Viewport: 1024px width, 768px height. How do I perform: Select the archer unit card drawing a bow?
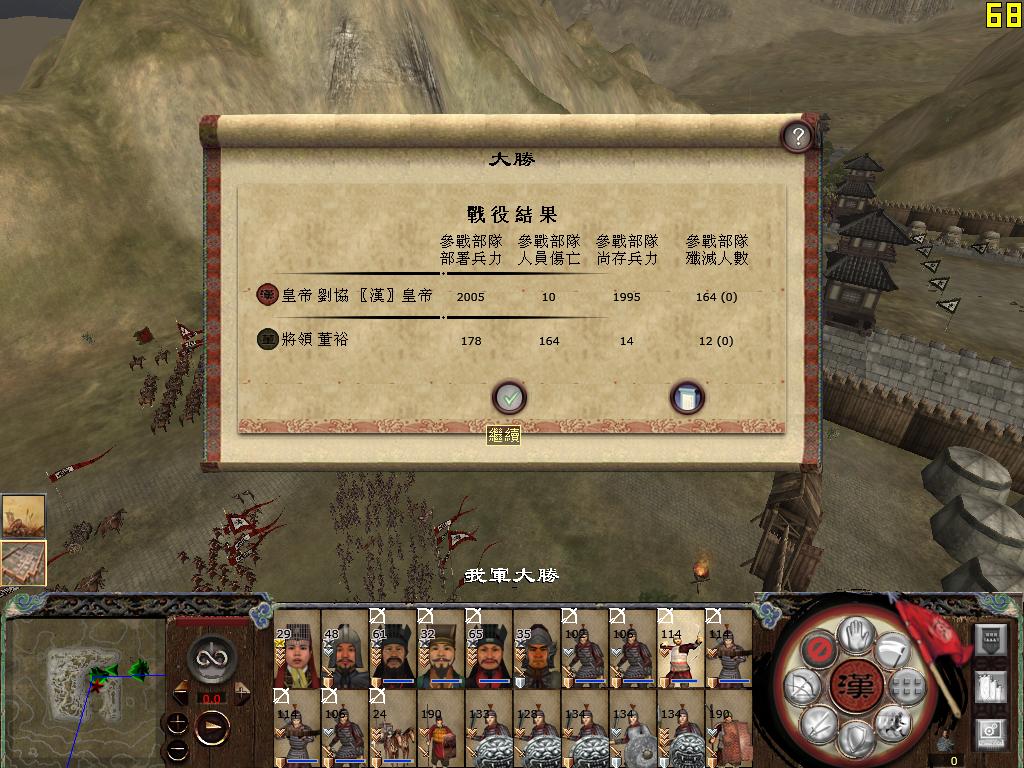pyautogui.click(x=681, y=648)
